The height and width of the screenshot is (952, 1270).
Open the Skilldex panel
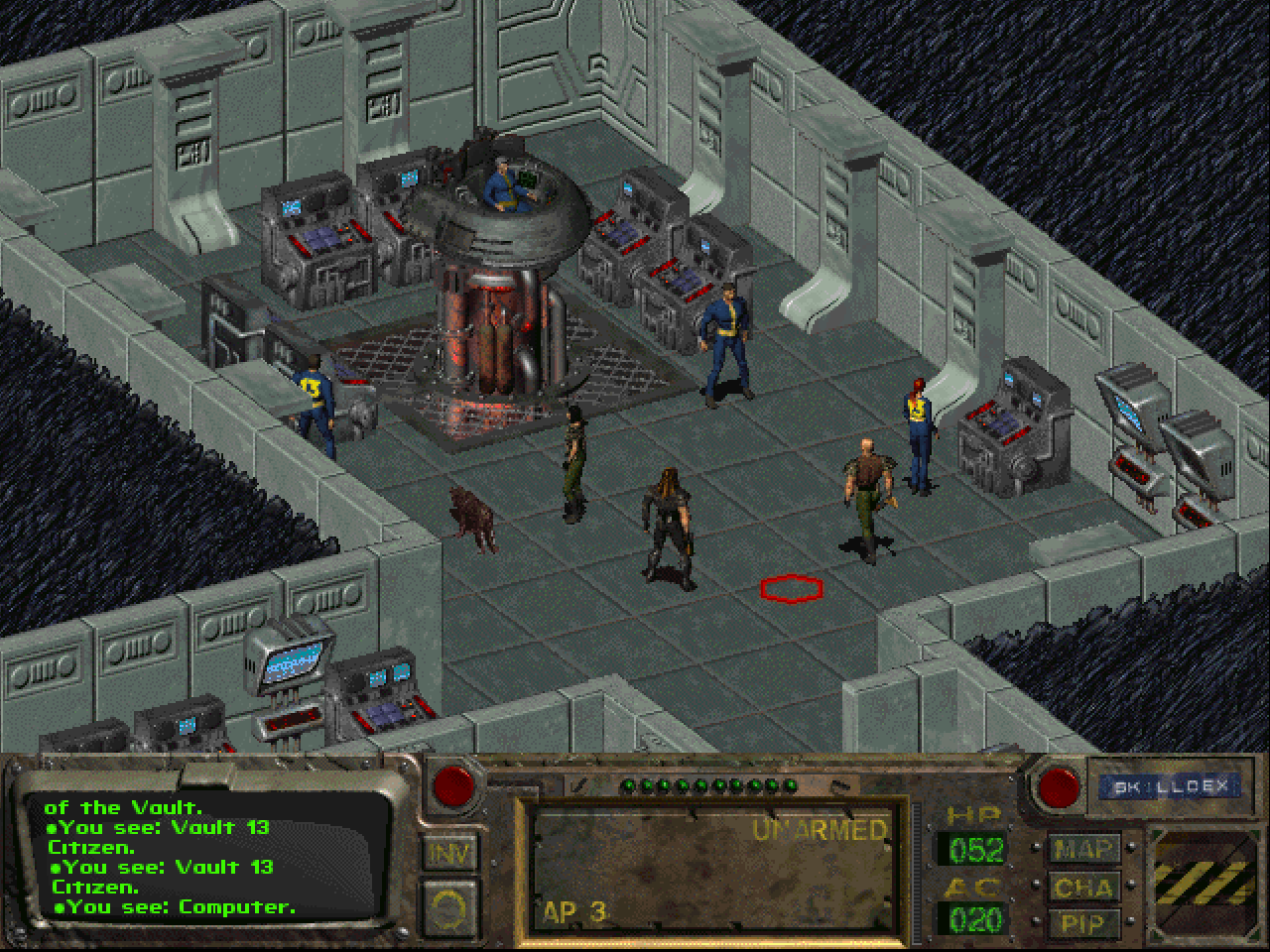[x=1170, y=787]
